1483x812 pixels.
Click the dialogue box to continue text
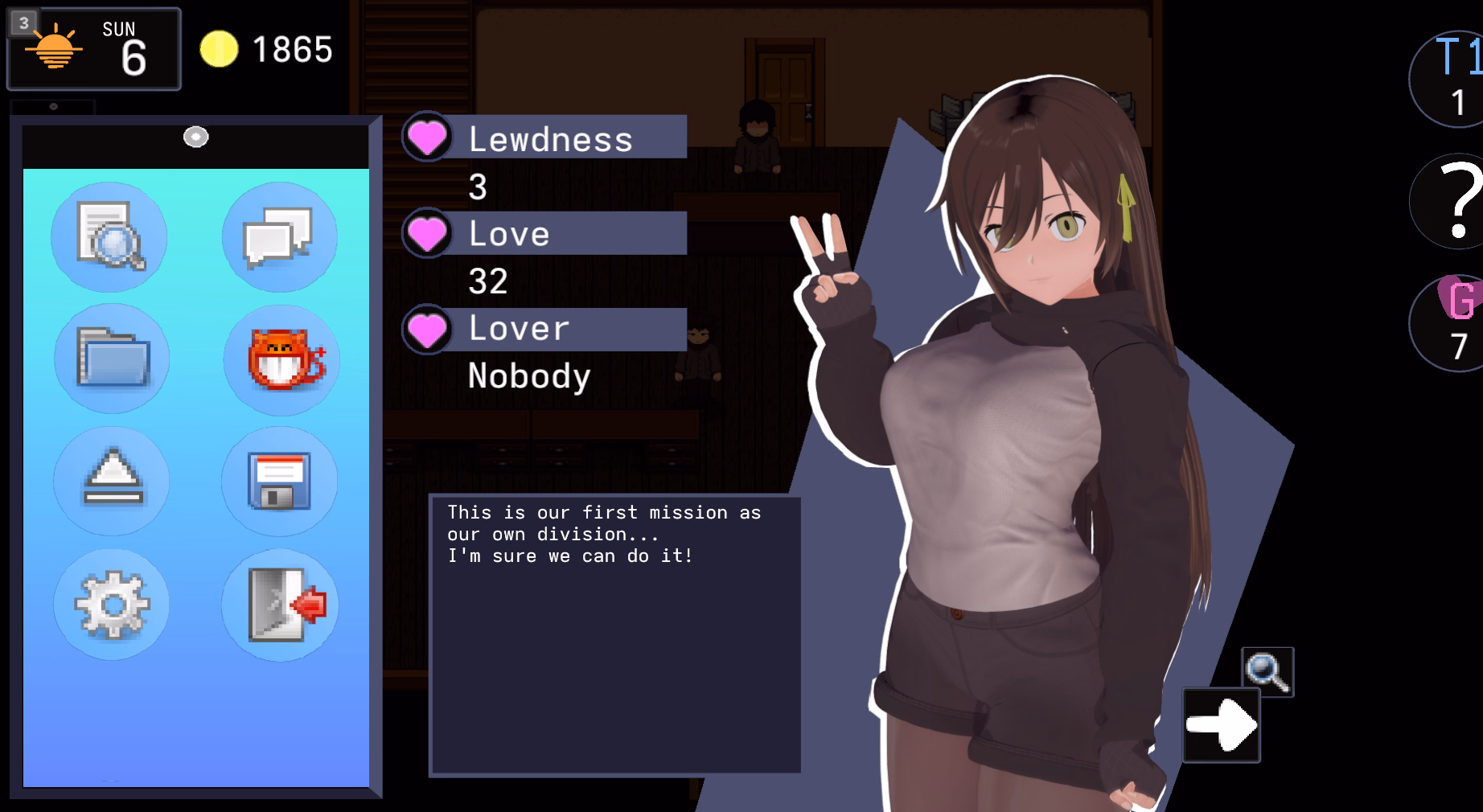pyautogui.click(x=615, y=631)
